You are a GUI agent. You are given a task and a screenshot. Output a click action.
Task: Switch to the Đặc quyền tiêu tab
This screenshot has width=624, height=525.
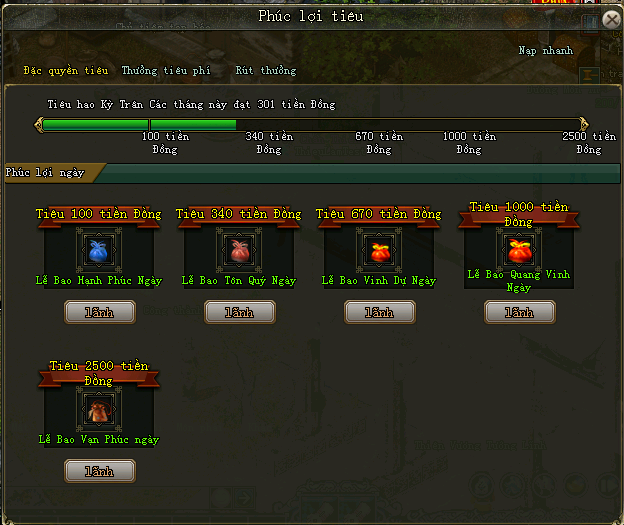[x=66, y=71]
